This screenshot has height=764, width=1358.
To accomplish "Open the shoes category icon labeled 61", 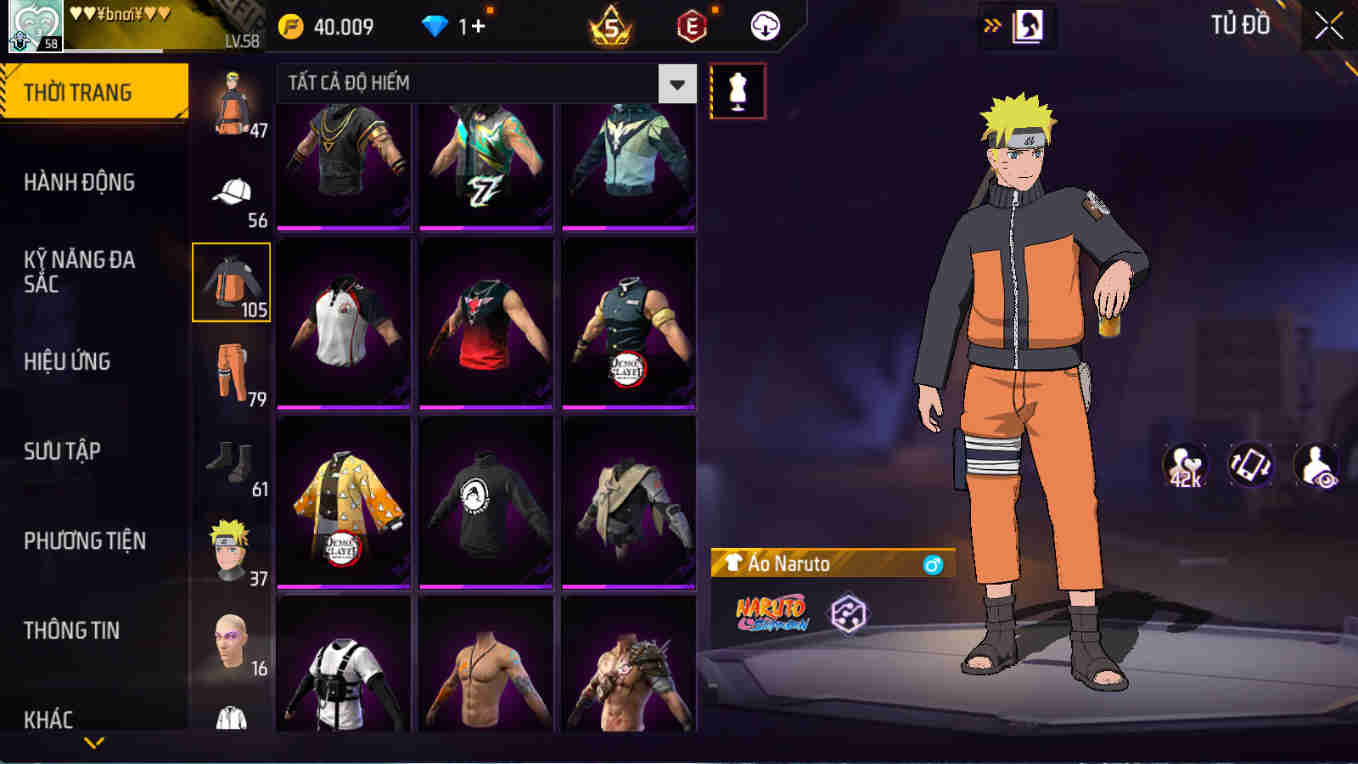I will pos(231,459).
